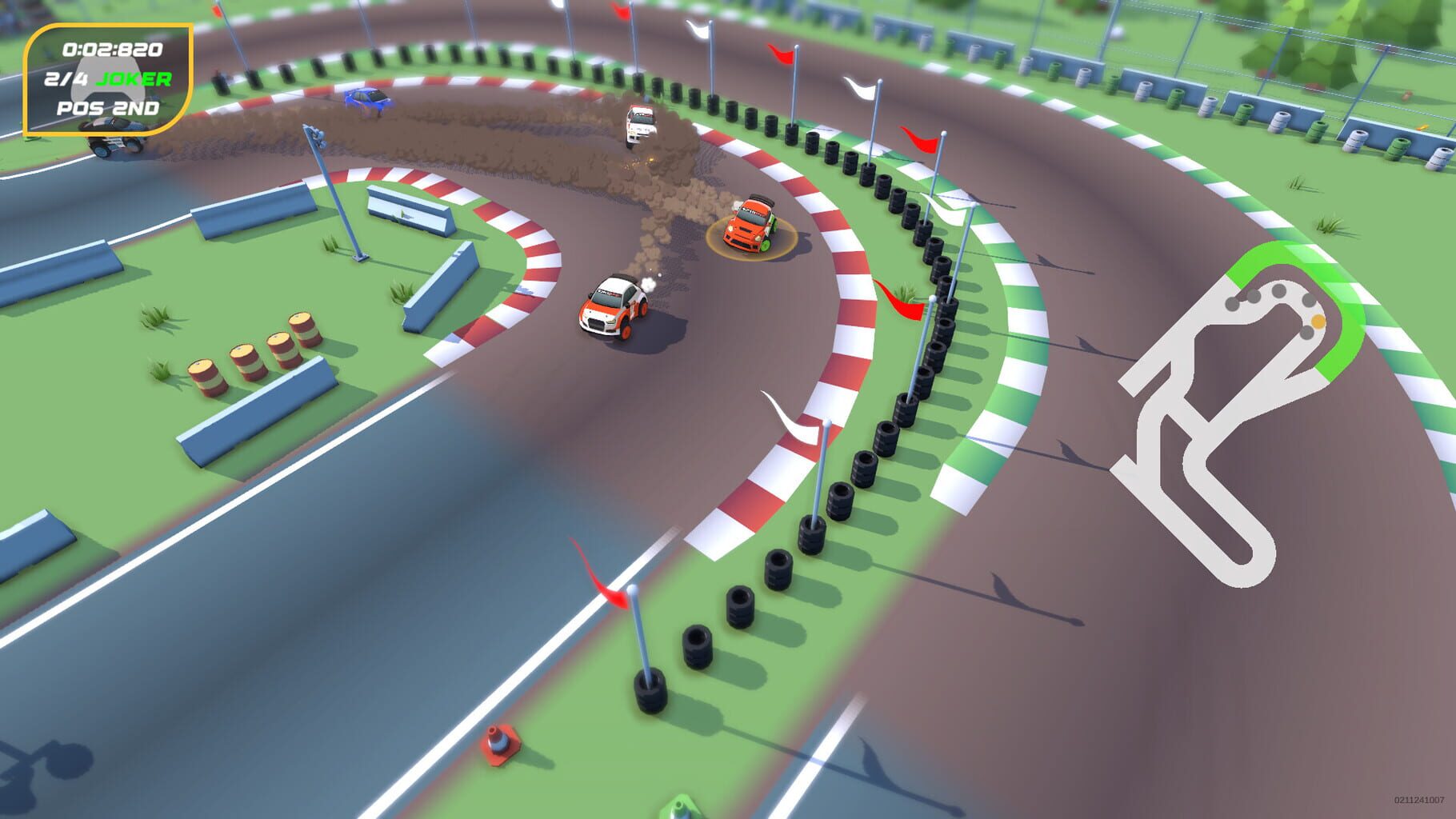The width and height of the screenshot is (1456, 819).
Task: Open the lap counter showing 2/4
Action: pos(65,80)
